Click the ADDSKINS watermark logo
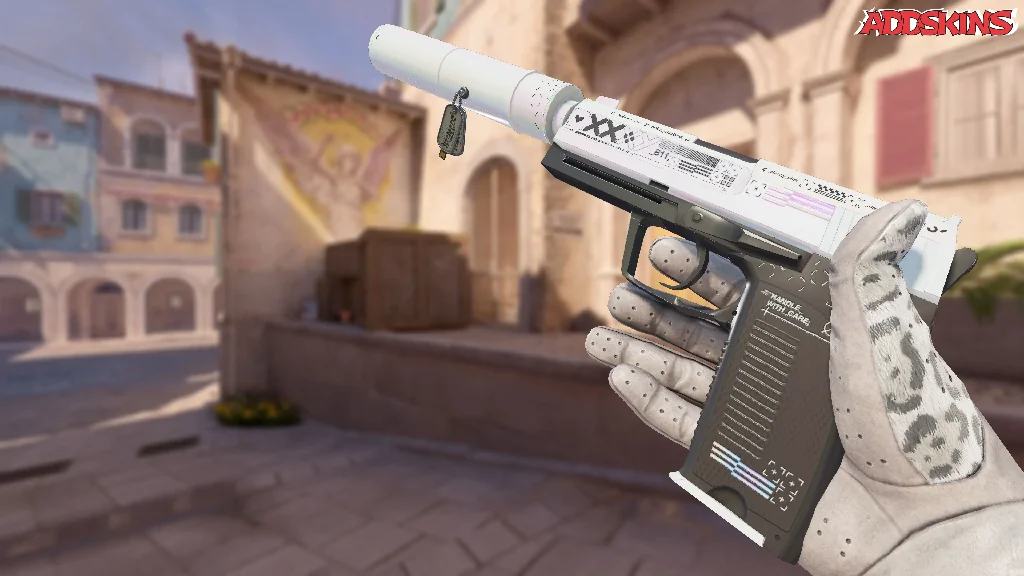The image size is (1024, 576). pos(937,22)
